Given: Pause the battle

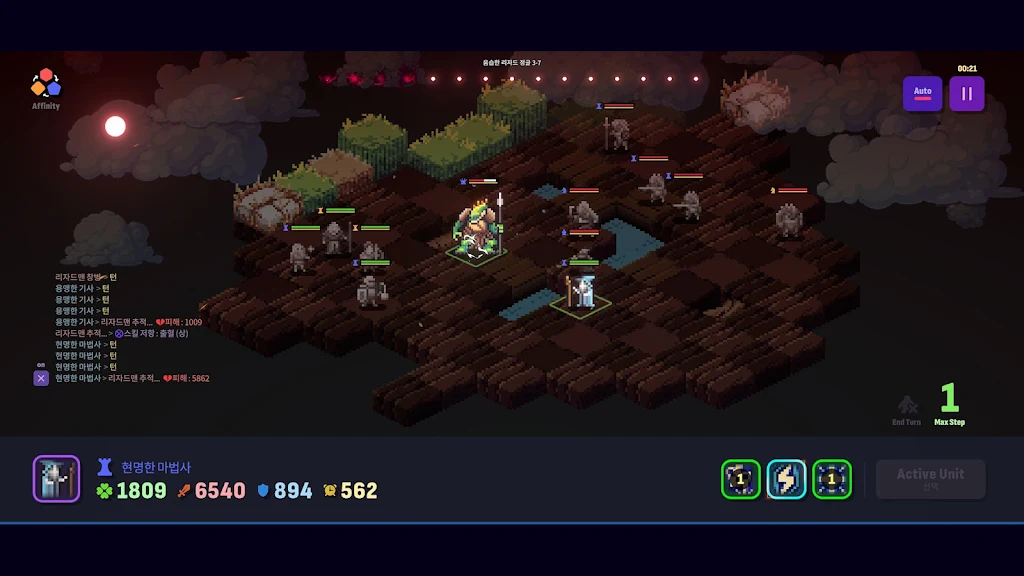Looking at the screenshot, I should tap(966, 94).
